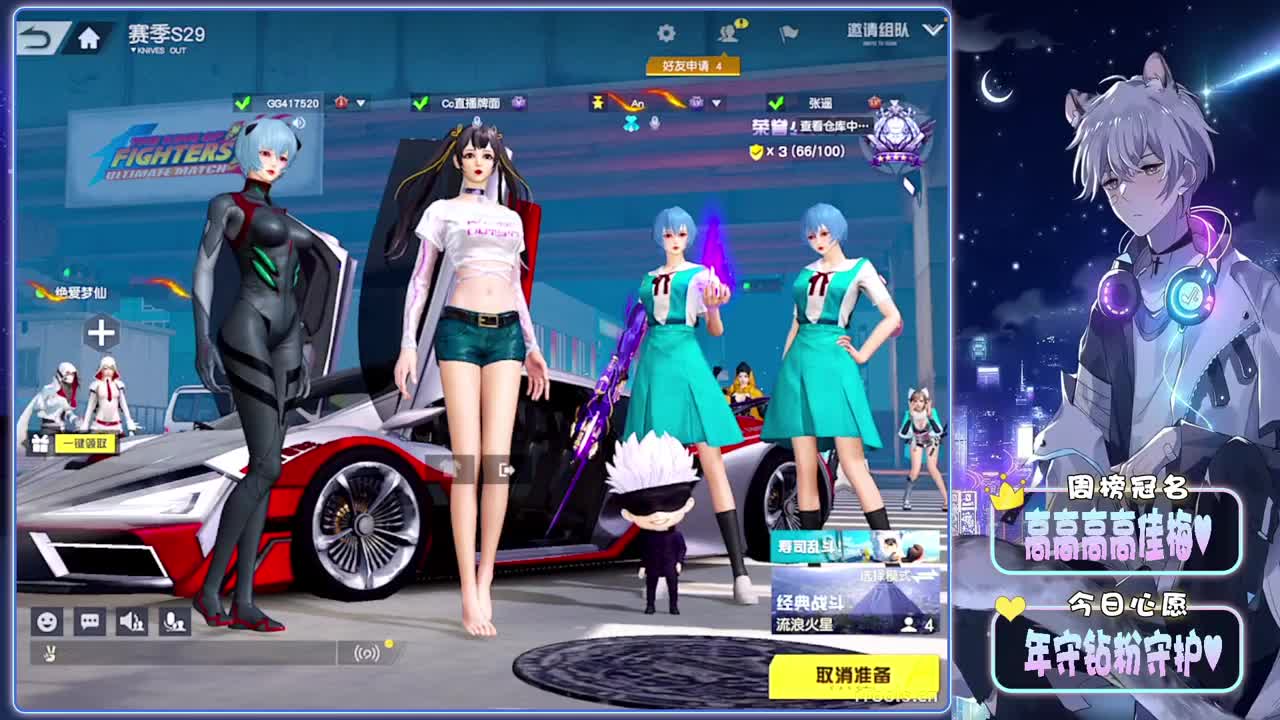The width and height of the screenshot is (1280, 720).
Task: Open the settings gear icon
Action: coord(668,32)
